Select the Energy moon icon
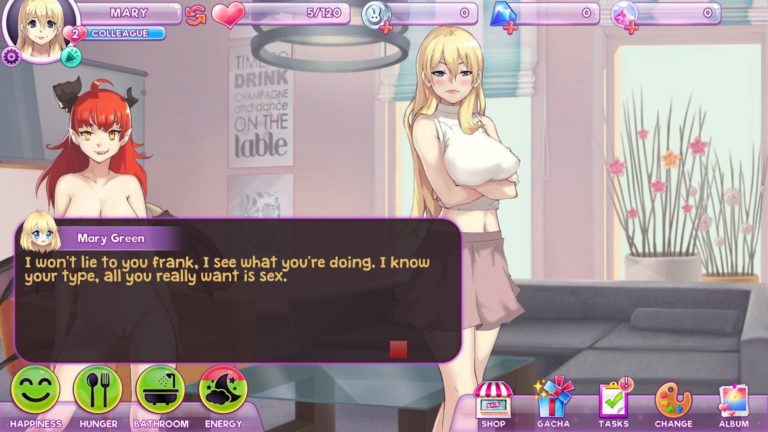768x432 pixels. [223, 390]
